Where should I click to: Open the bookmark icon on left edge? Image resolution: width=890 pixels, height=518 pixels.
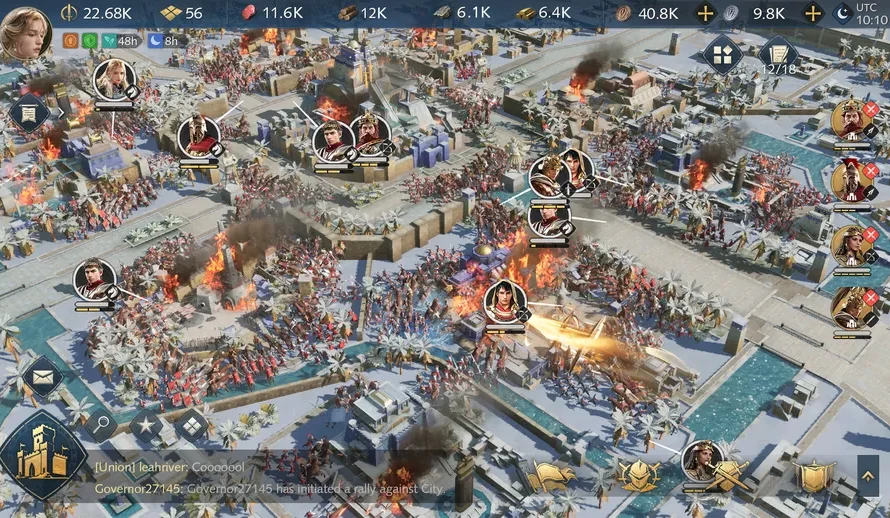click(x=27, y=113)
